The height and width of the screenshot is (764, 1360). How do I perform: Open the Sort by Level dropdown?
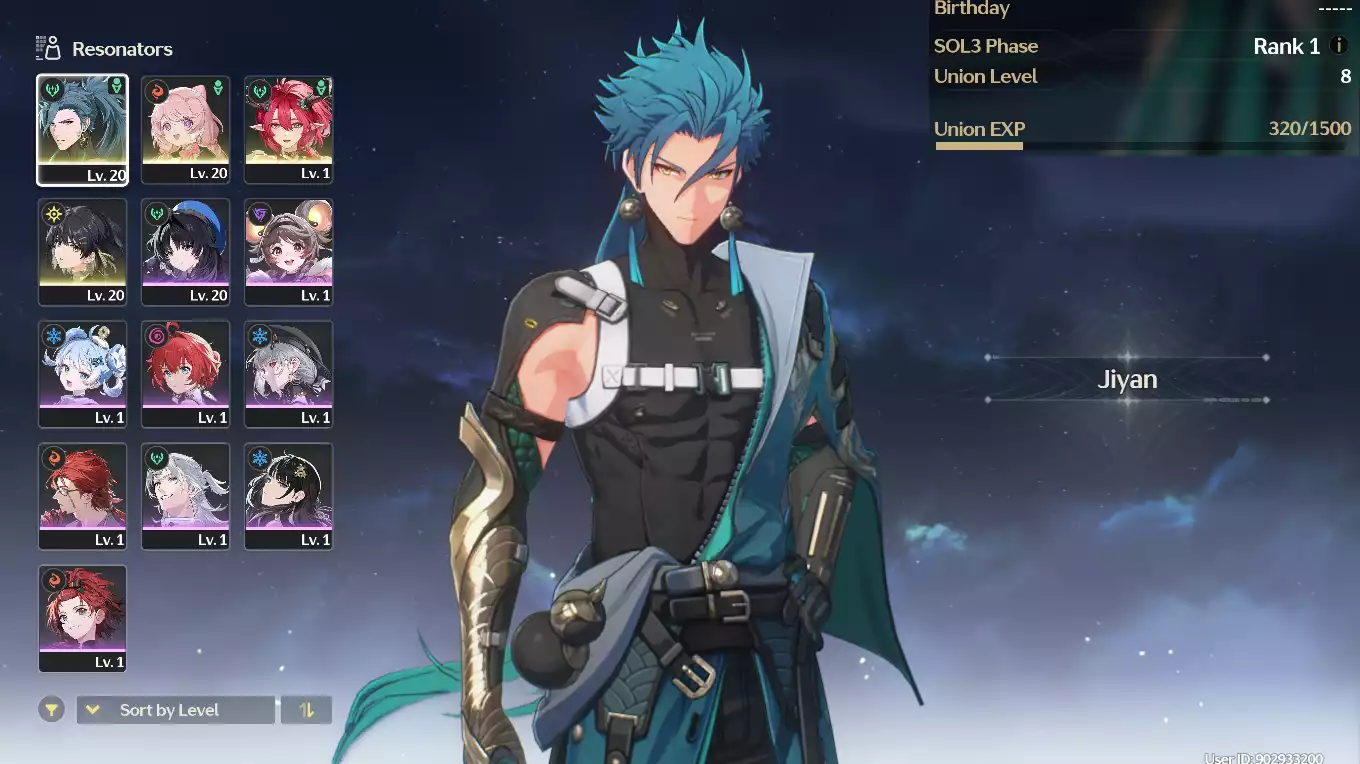pyautogui.click(x=175, y=710)
